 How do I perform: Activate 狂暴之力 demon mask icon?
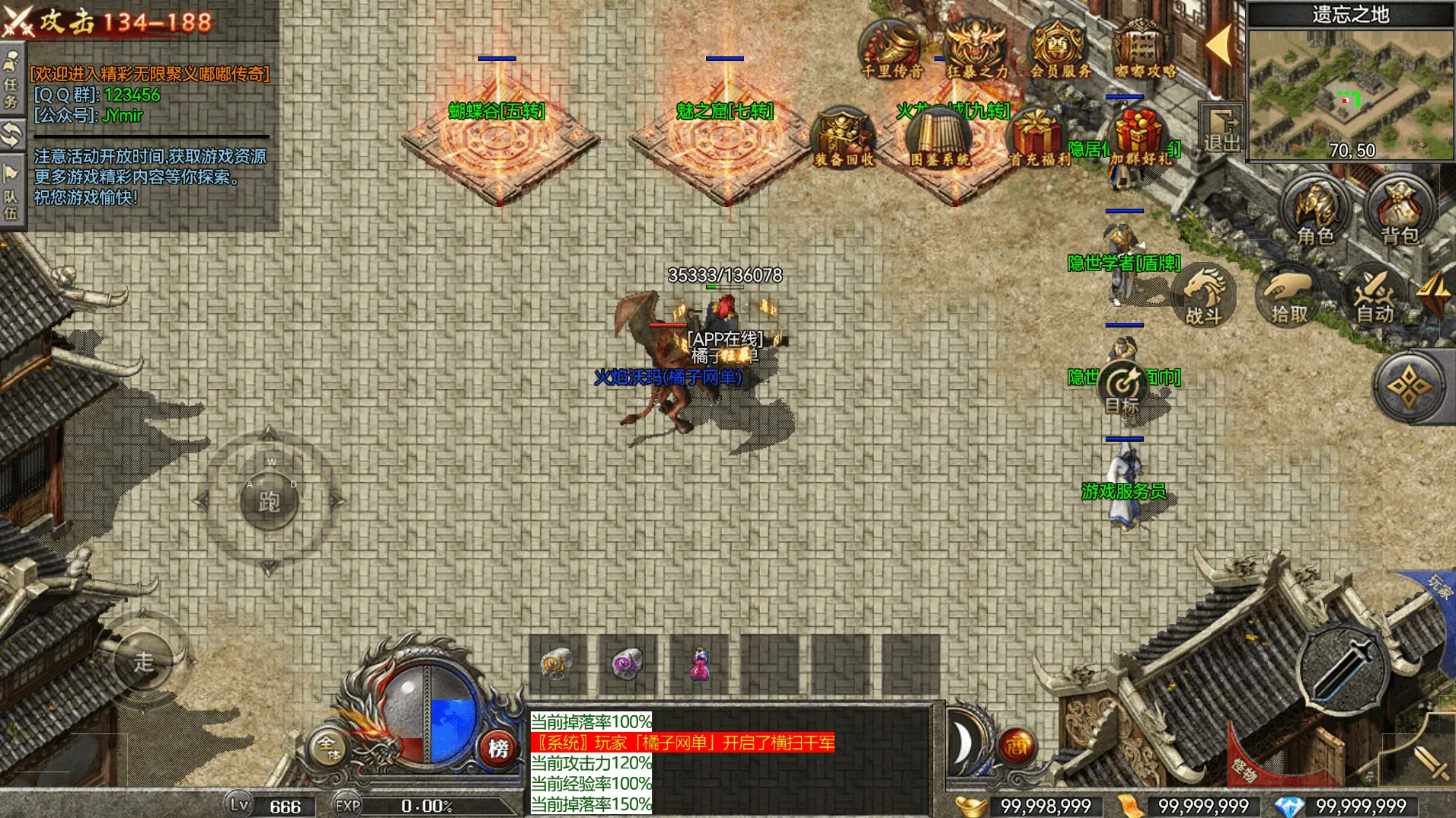pos(976,49)
